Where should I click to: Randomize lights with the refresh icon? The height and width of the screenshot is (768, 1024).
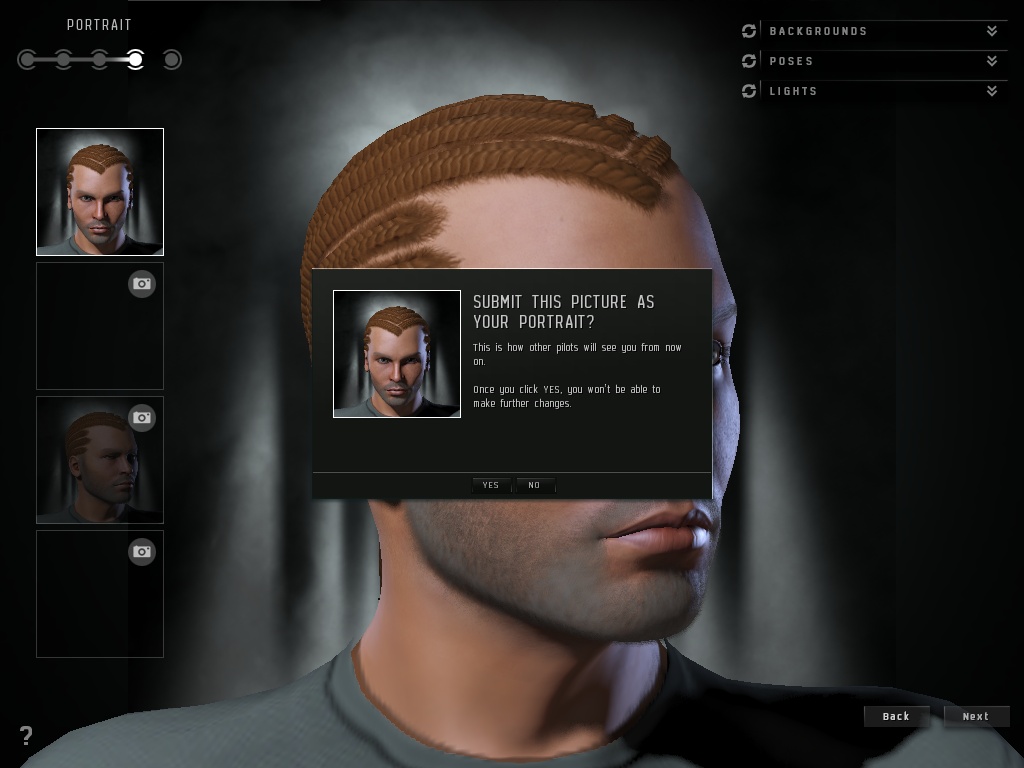tap(749, 91)
